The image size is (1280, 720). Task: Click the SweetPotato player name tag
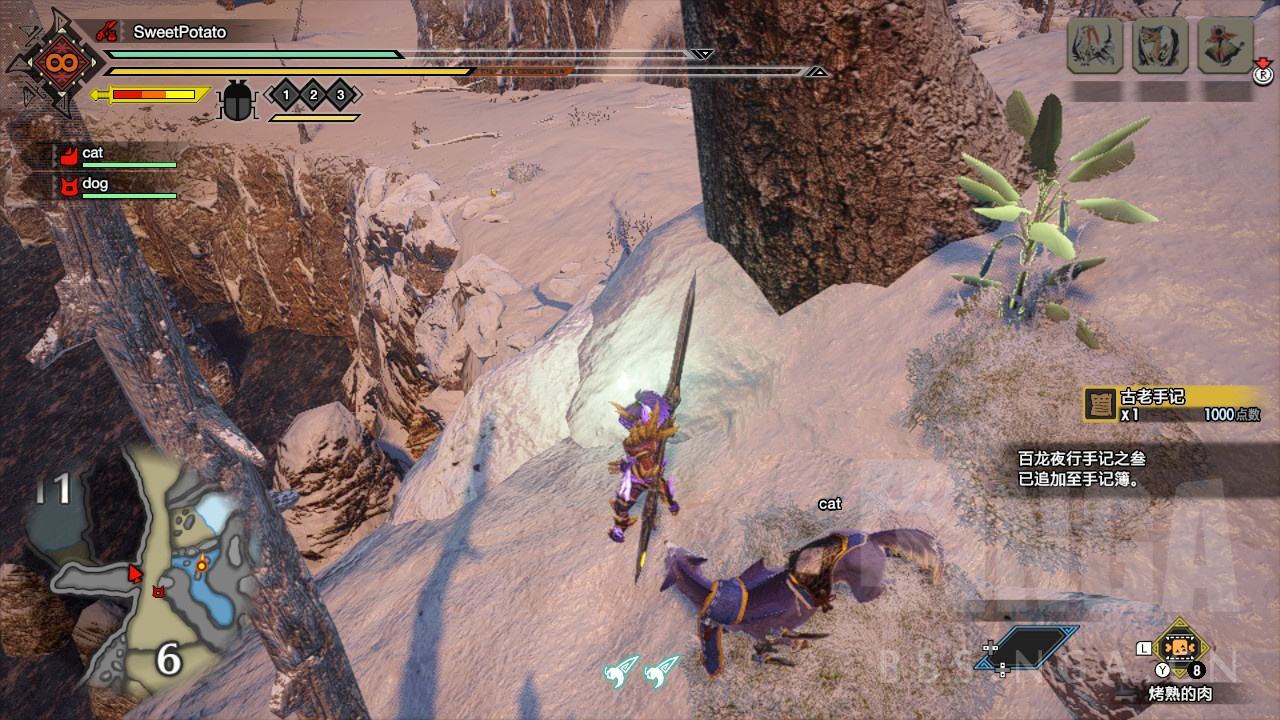178,32
